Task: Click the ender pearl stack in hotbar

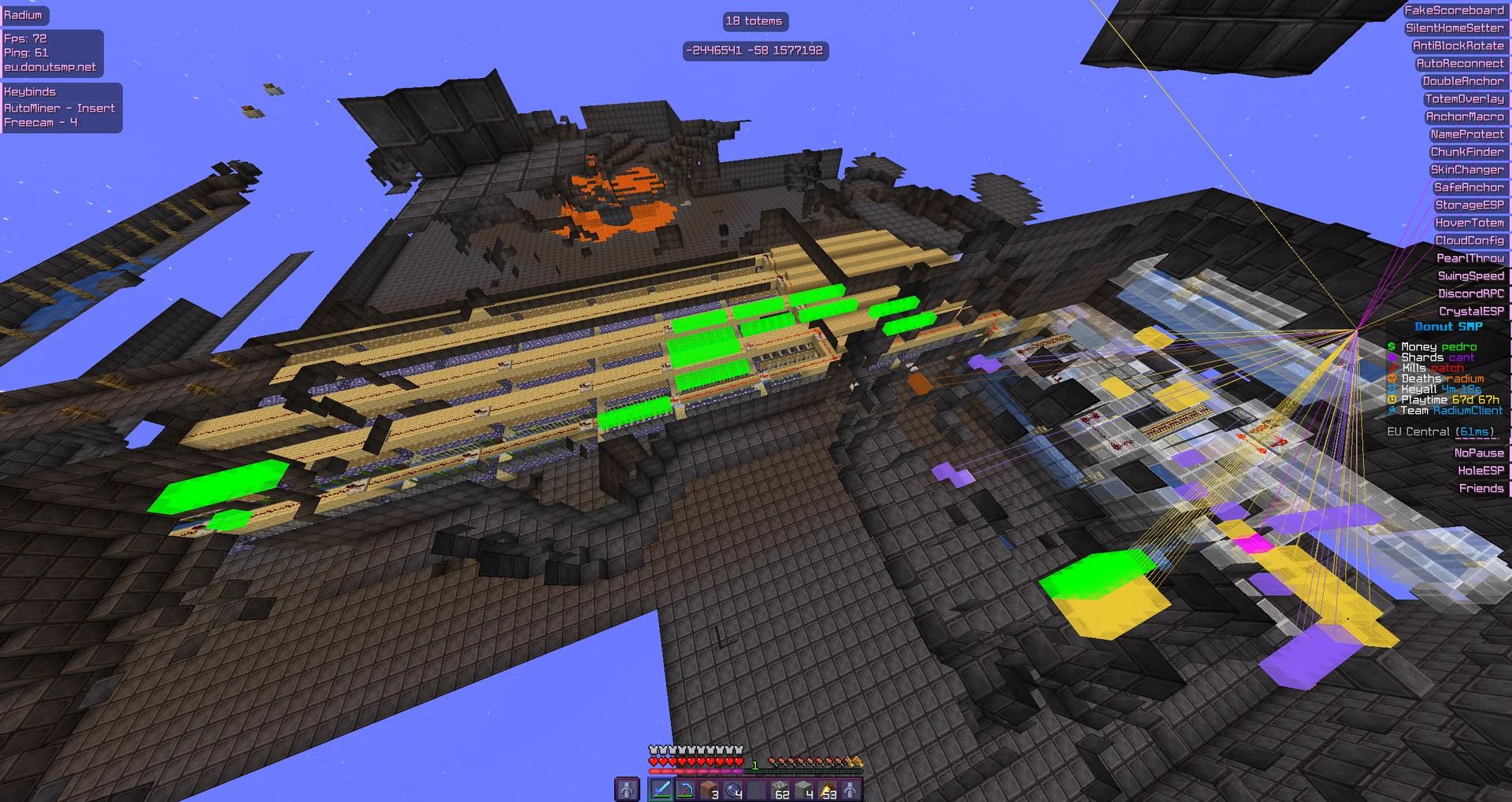Action: coord(735,789)
